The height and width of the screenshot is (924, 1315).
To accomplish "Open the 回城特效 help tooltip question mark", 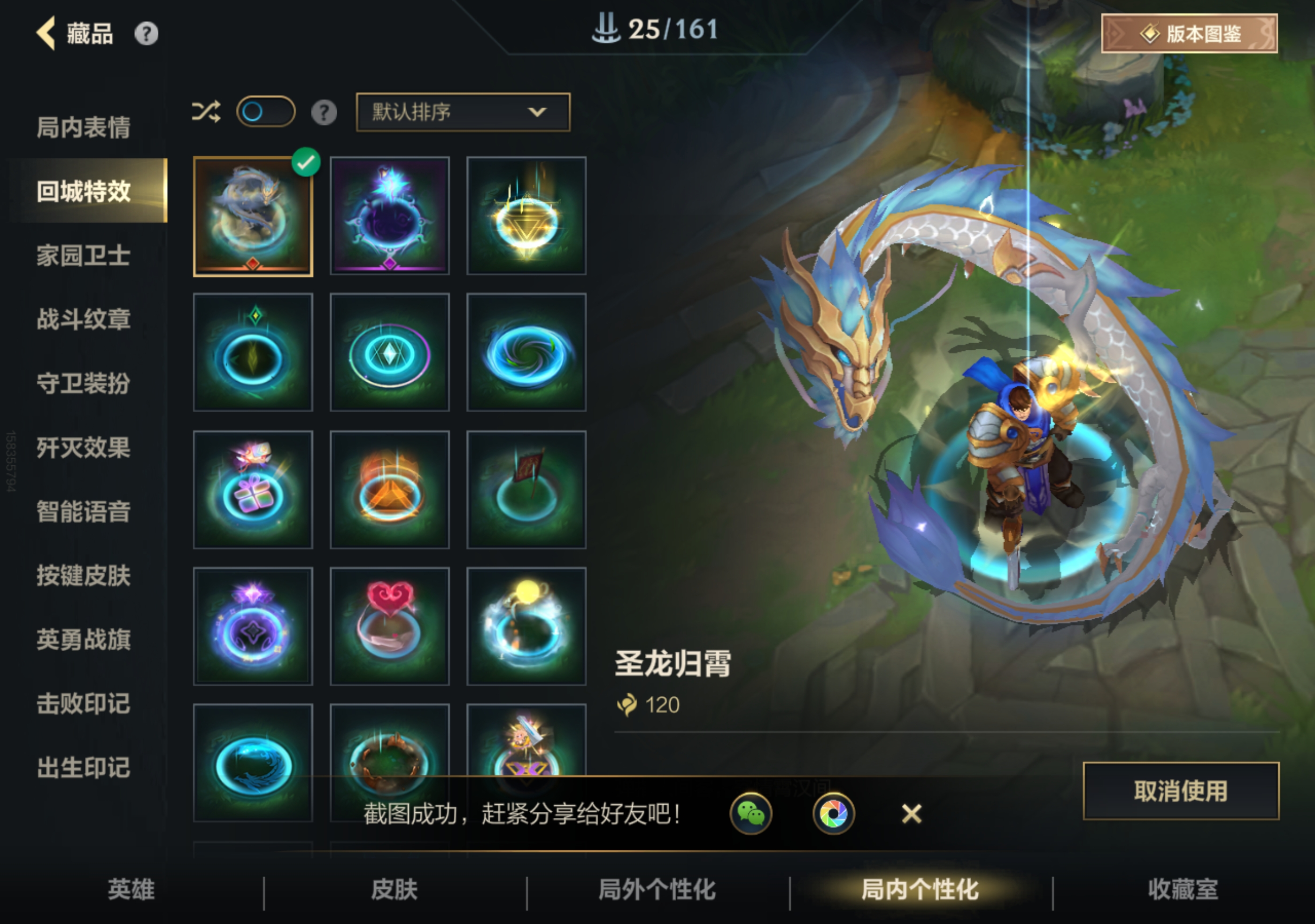I will tap(325, 113).
